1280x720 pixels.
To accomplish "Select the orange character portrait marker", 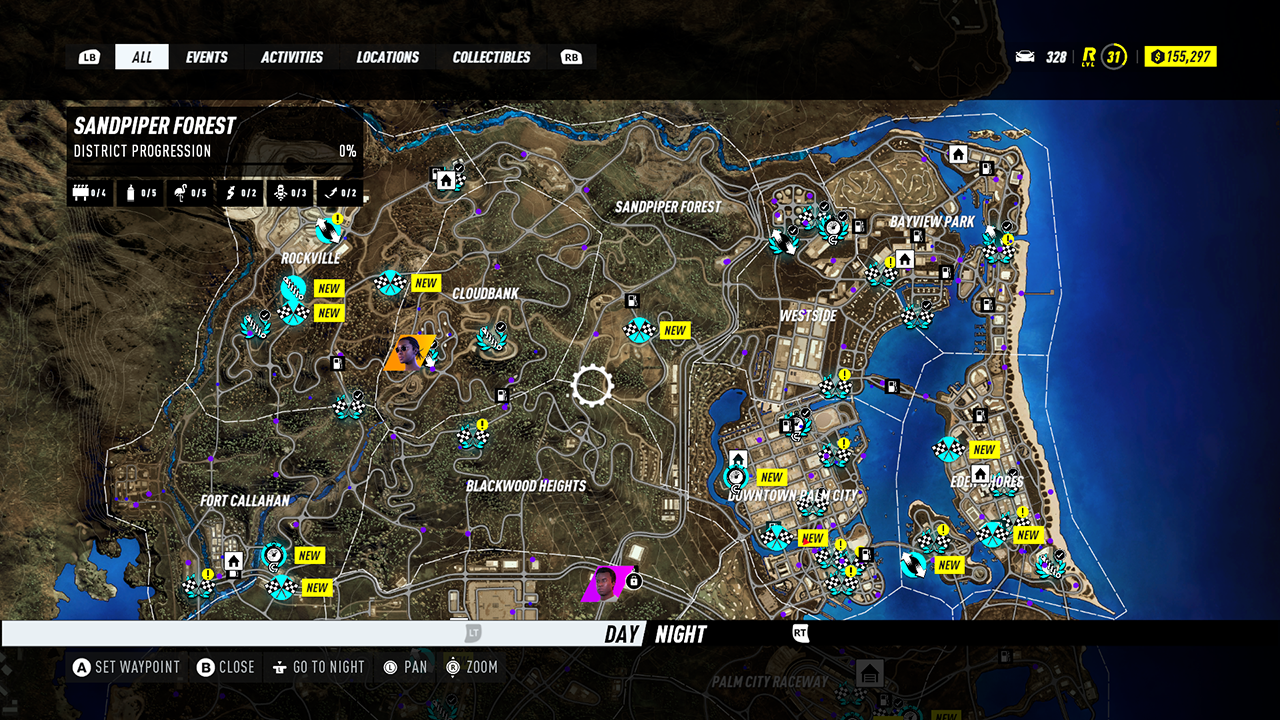I will click(409, 353).
